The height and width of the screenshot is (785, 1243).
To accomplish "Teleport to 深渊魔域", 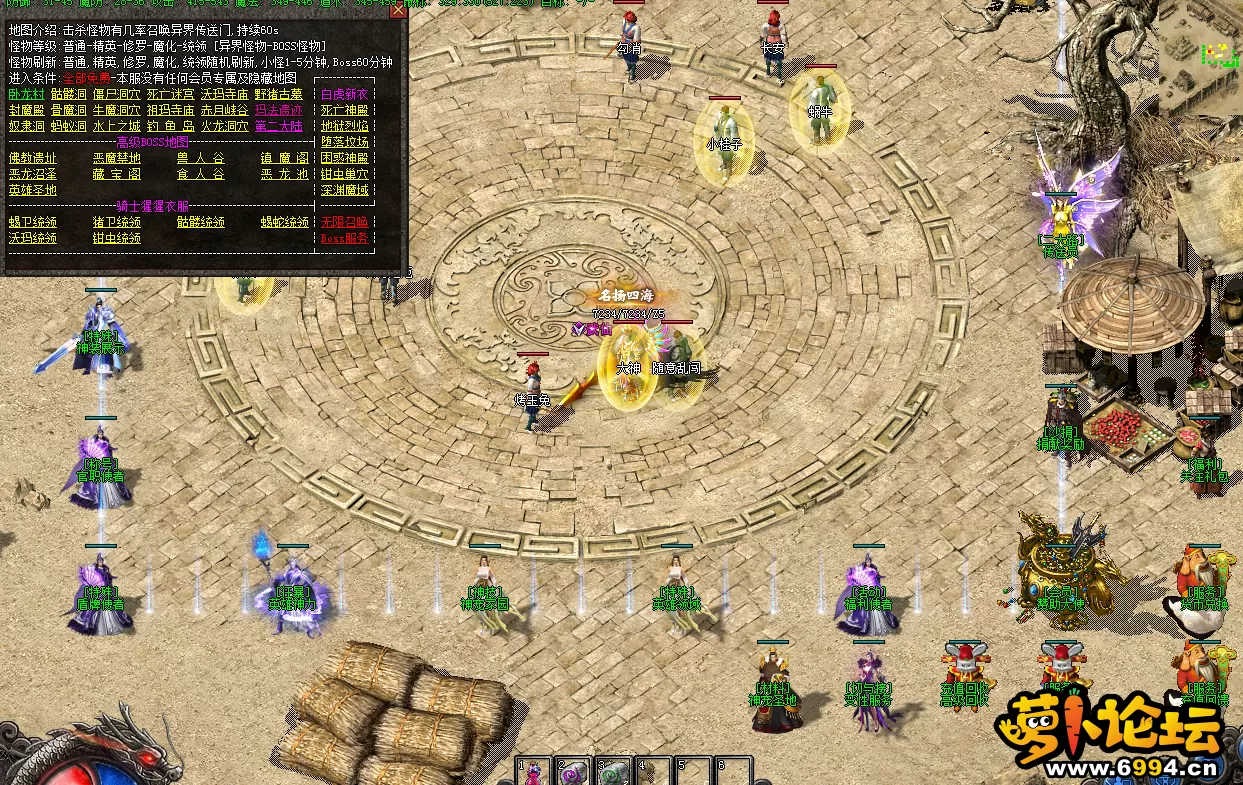I will (x=345, y=190).
